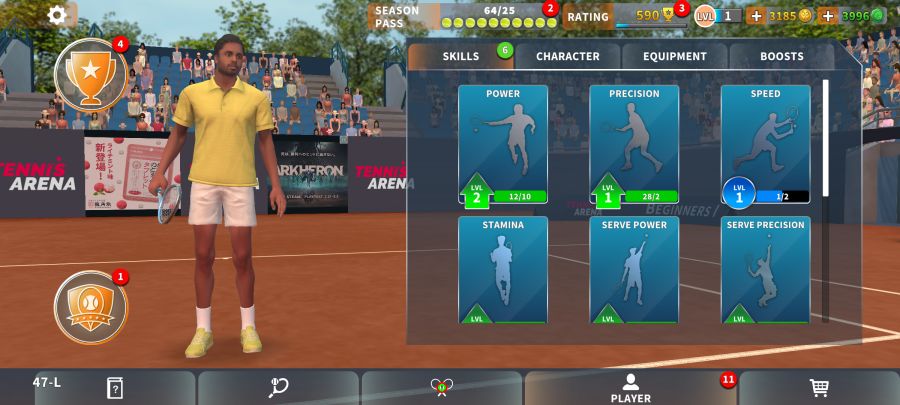Open the question-mark book tab
The width and height of the screenshot is (900, 405).
tap(114, 388)
